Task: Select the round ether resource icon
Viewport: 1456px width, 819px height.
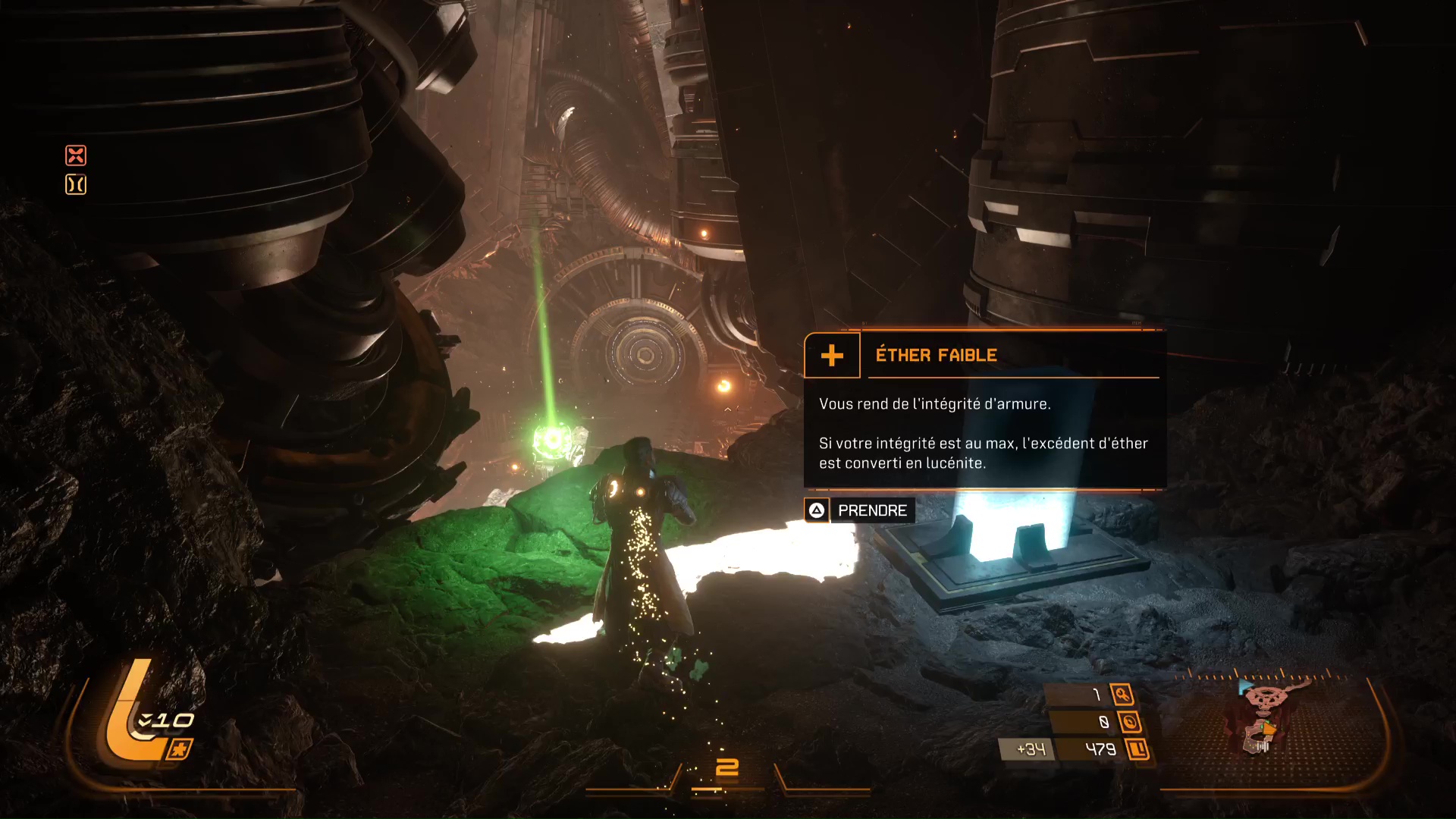Action: [x=1129, y=722]
